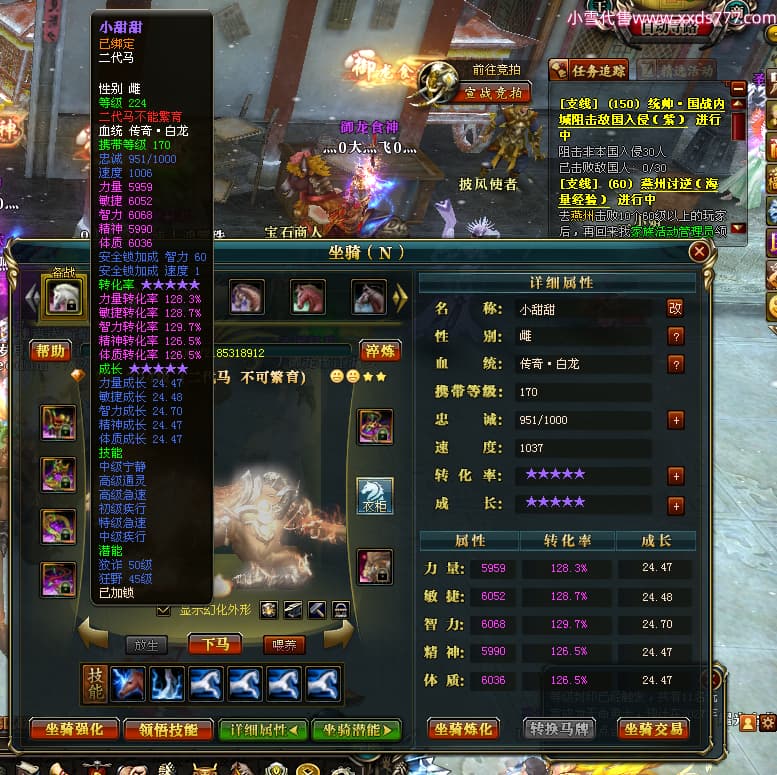777x775 pixels.
Task: Feed the mount with 喂养
Action: tap(283, 645)
